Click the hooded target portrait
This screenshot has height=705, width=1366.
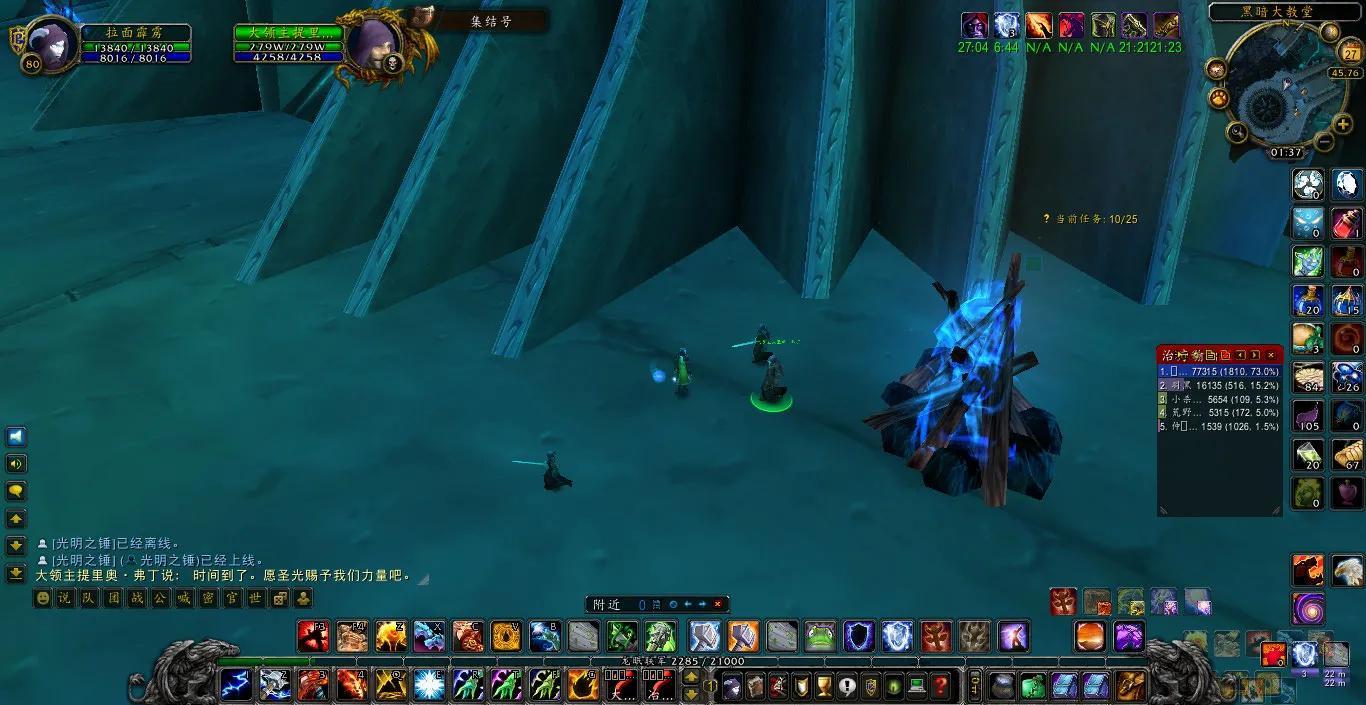point(369,44)
